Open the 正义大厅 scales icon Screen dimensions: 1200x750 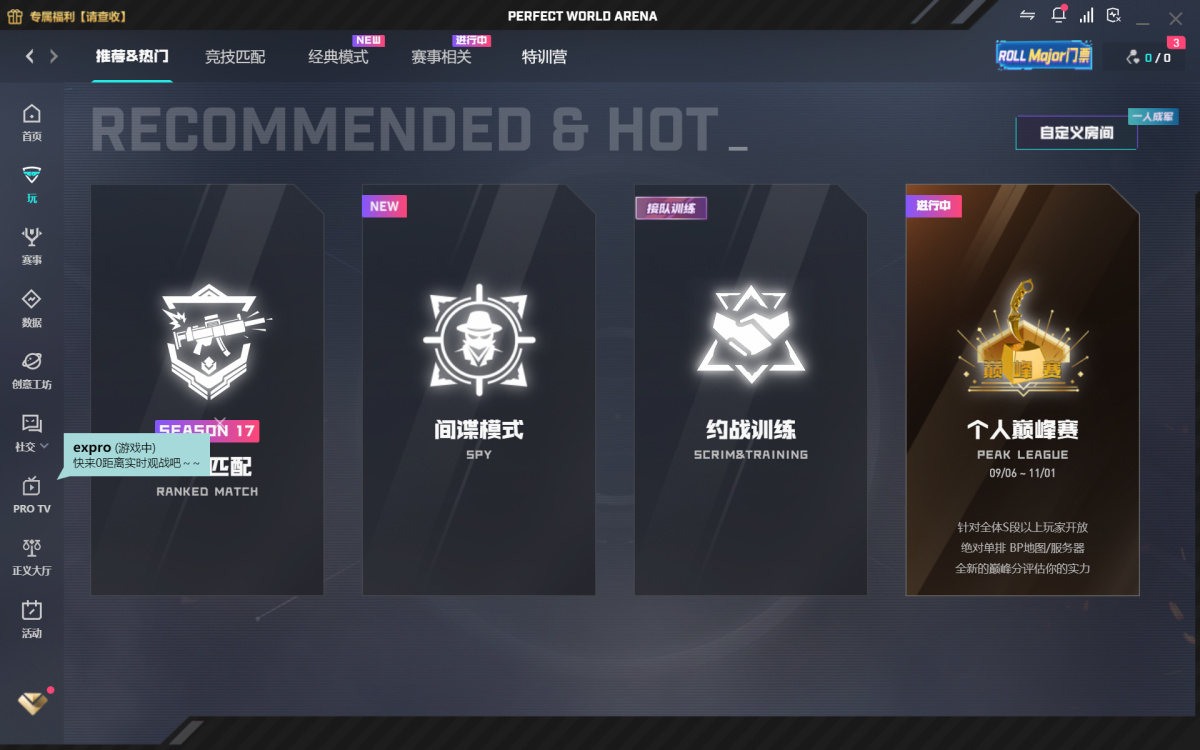pyautogui.click(x=32, y=558)
